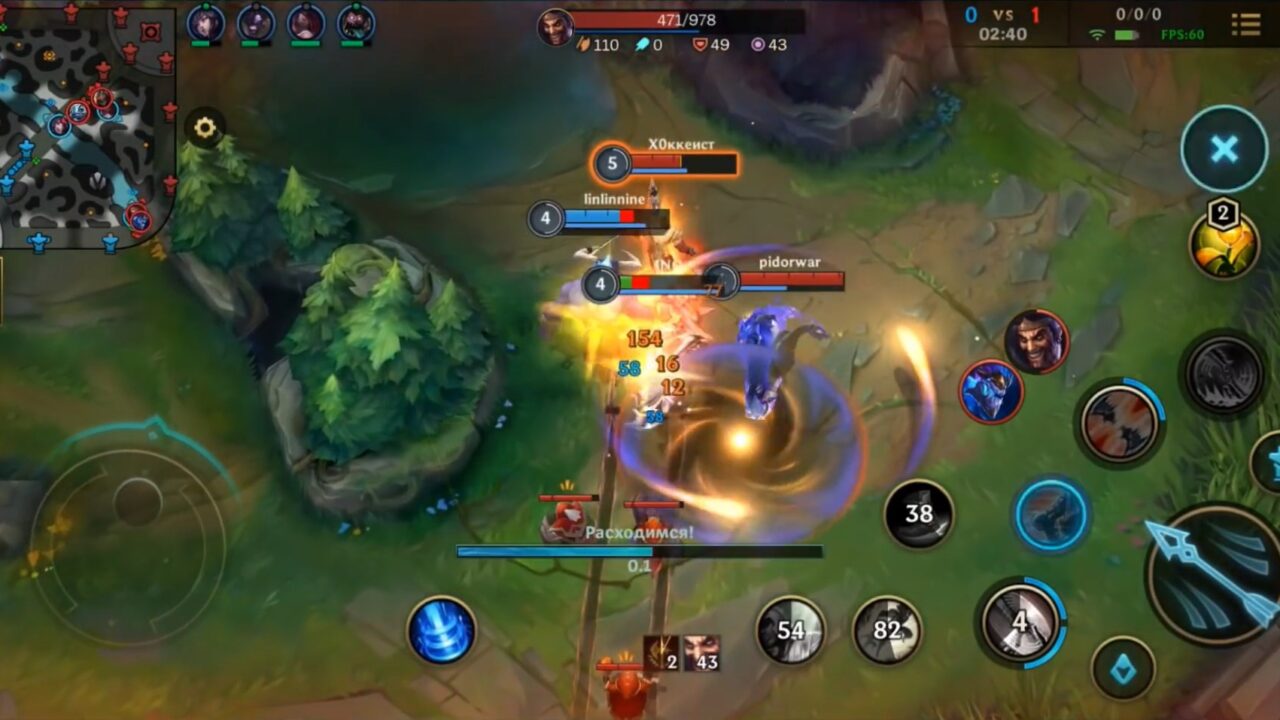Cast the ability showing 4 charges
This screenshot has height=720, width=1280.
pos(1015,620)
